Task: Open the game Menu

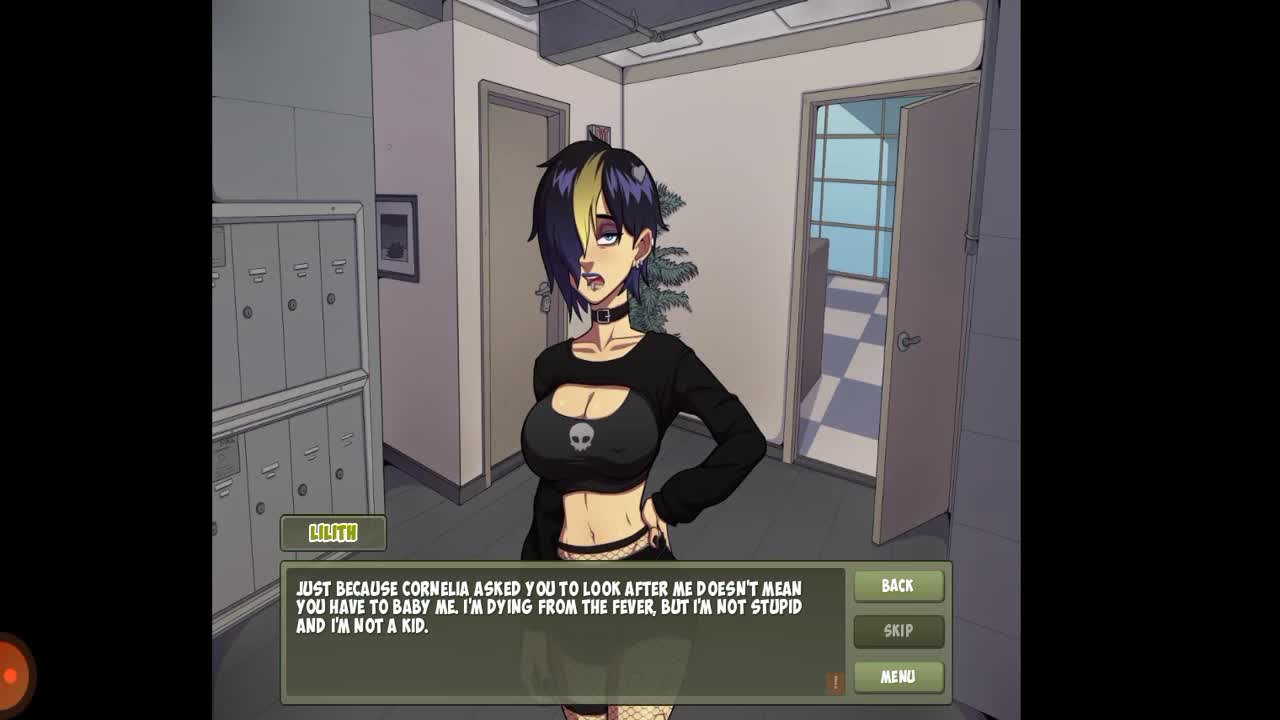Action: coord(898,677)
